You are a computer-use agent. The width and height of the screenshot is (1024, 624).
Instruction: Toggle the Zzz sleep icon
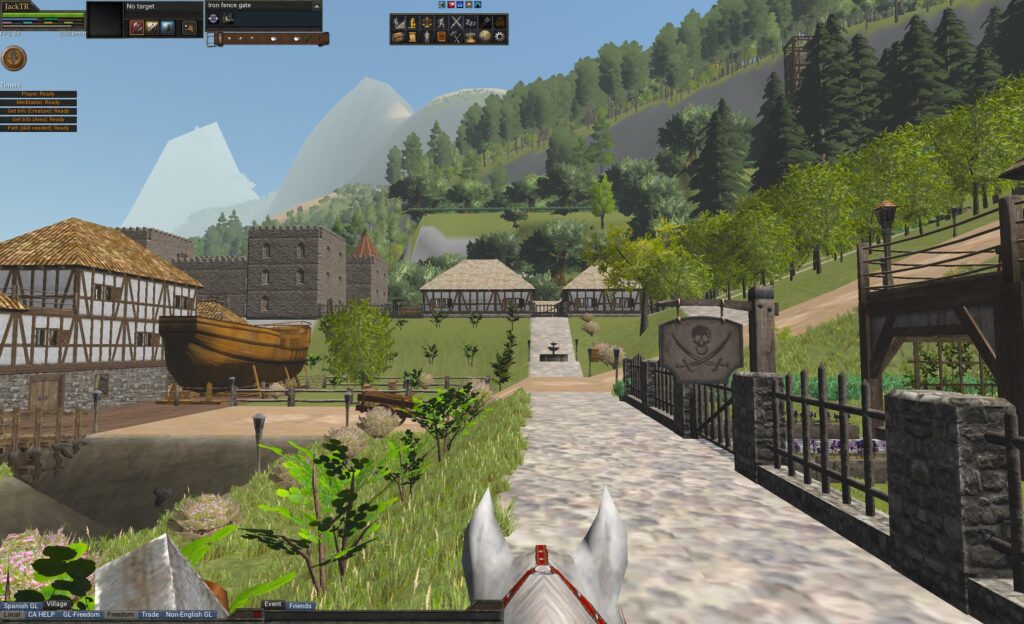click(x=471, y=22)
